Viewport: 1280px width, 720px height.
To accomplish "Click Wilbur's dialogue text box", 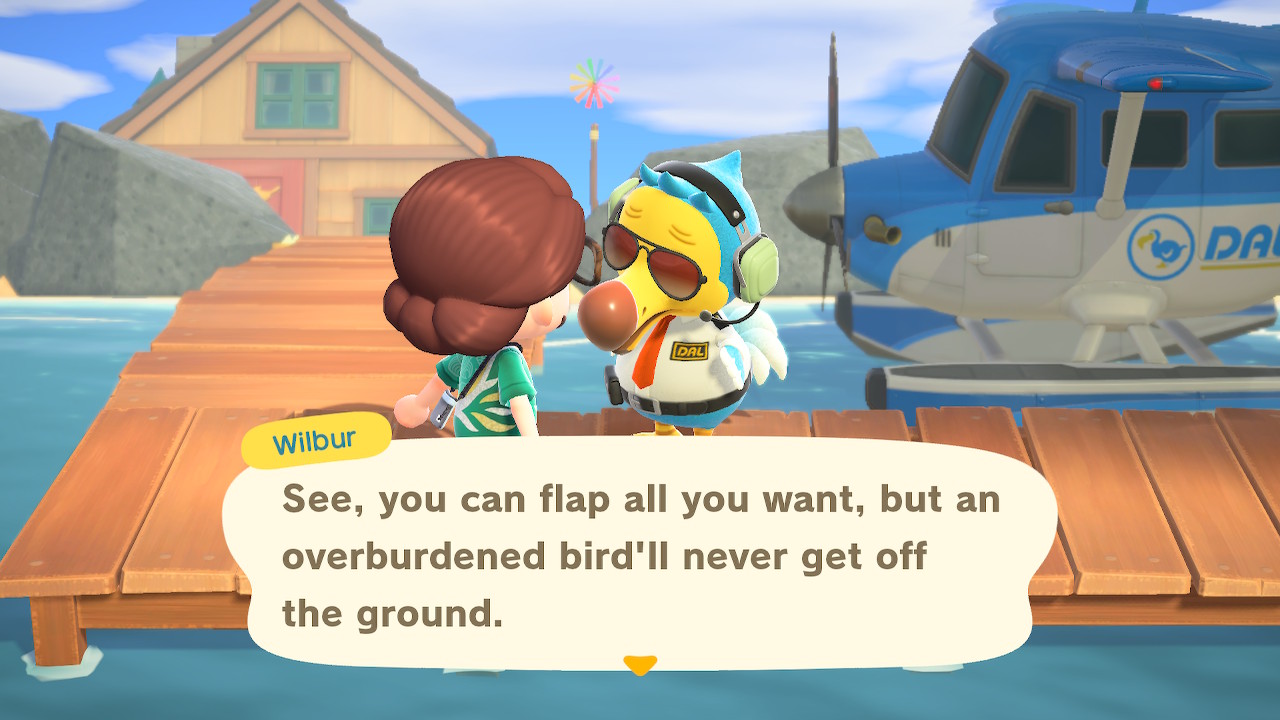I will pos(640,555).
